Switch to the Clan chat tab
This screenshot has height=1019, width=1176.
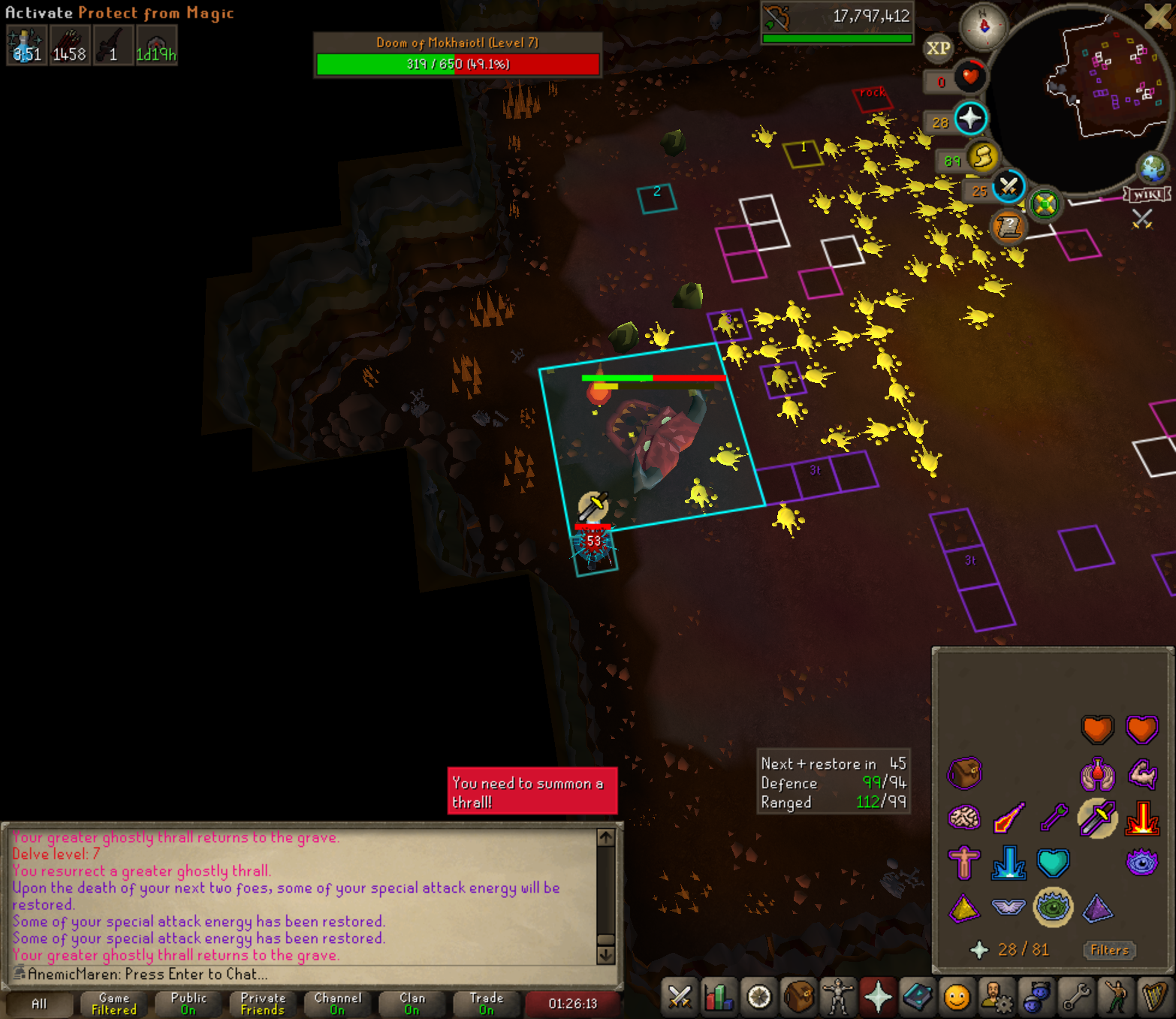pos(412,1003)
